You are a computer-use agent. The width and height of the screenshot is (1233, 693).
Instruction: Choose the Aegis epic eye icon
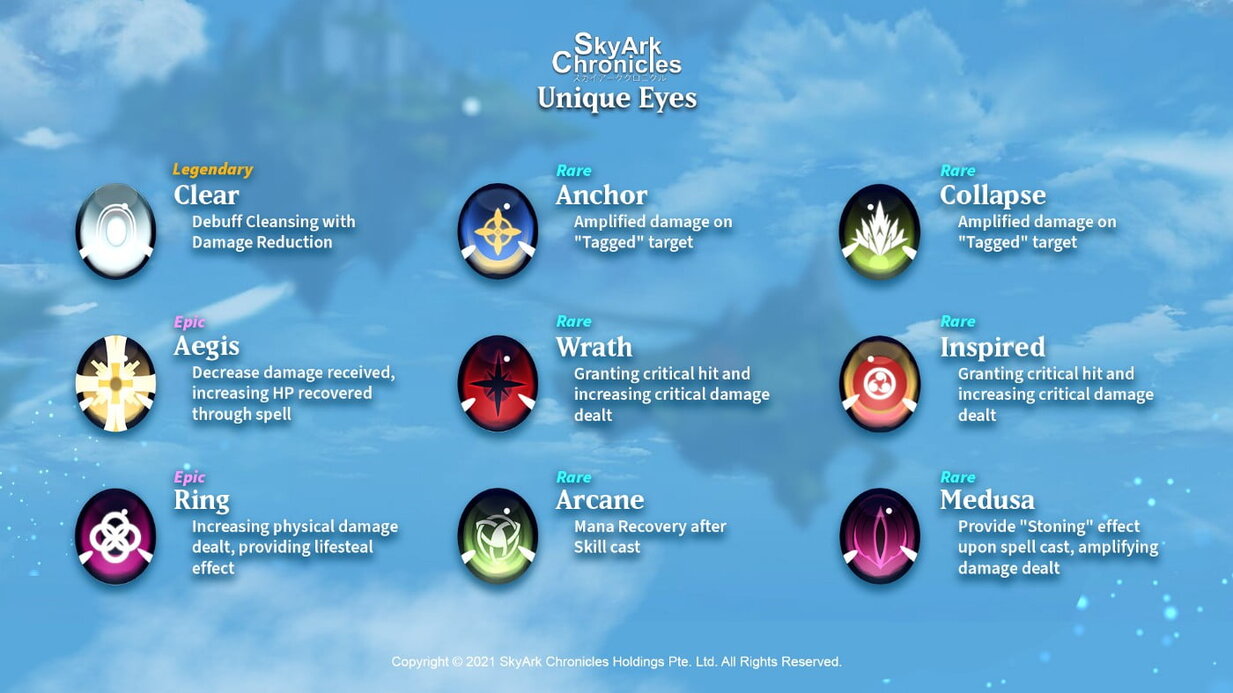tap(116, 383)
